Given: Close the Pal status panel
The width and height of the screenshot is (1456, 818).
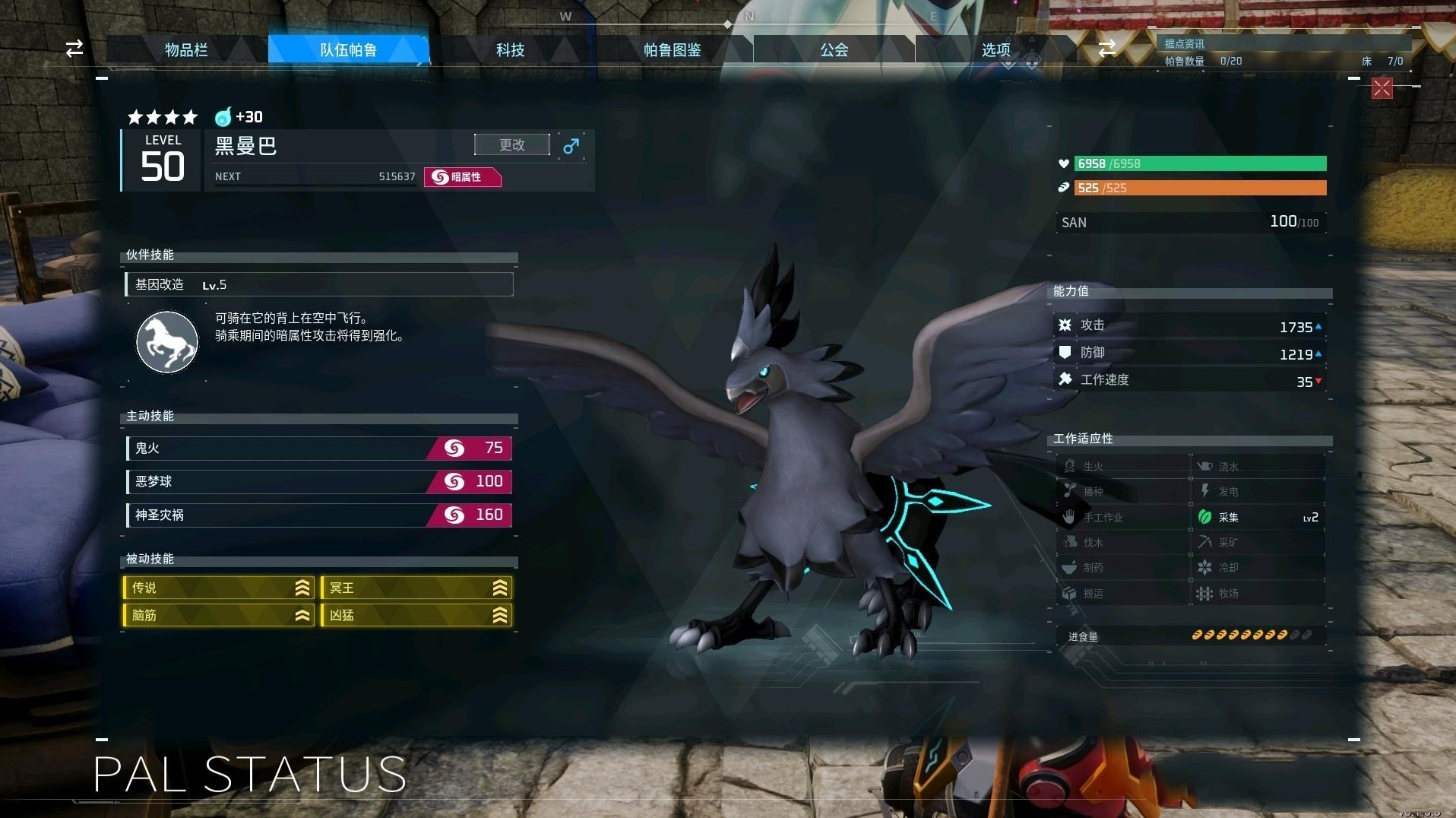Looking at the screenshot, I should 1382,88.
